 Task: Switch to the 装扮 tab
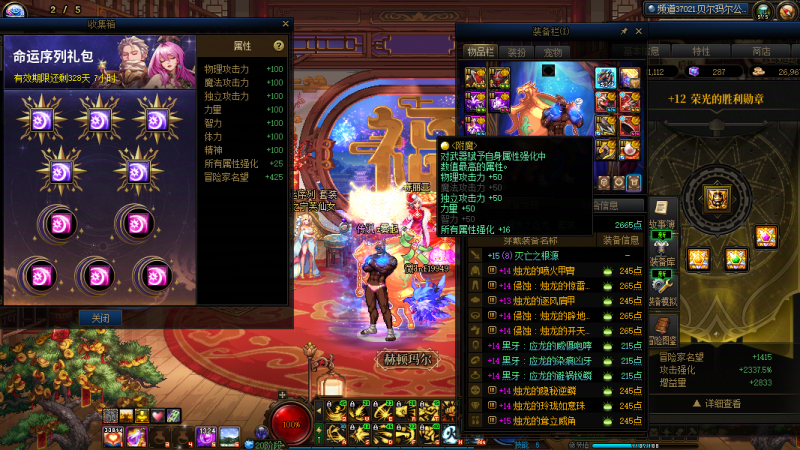(x=516, y=51)
